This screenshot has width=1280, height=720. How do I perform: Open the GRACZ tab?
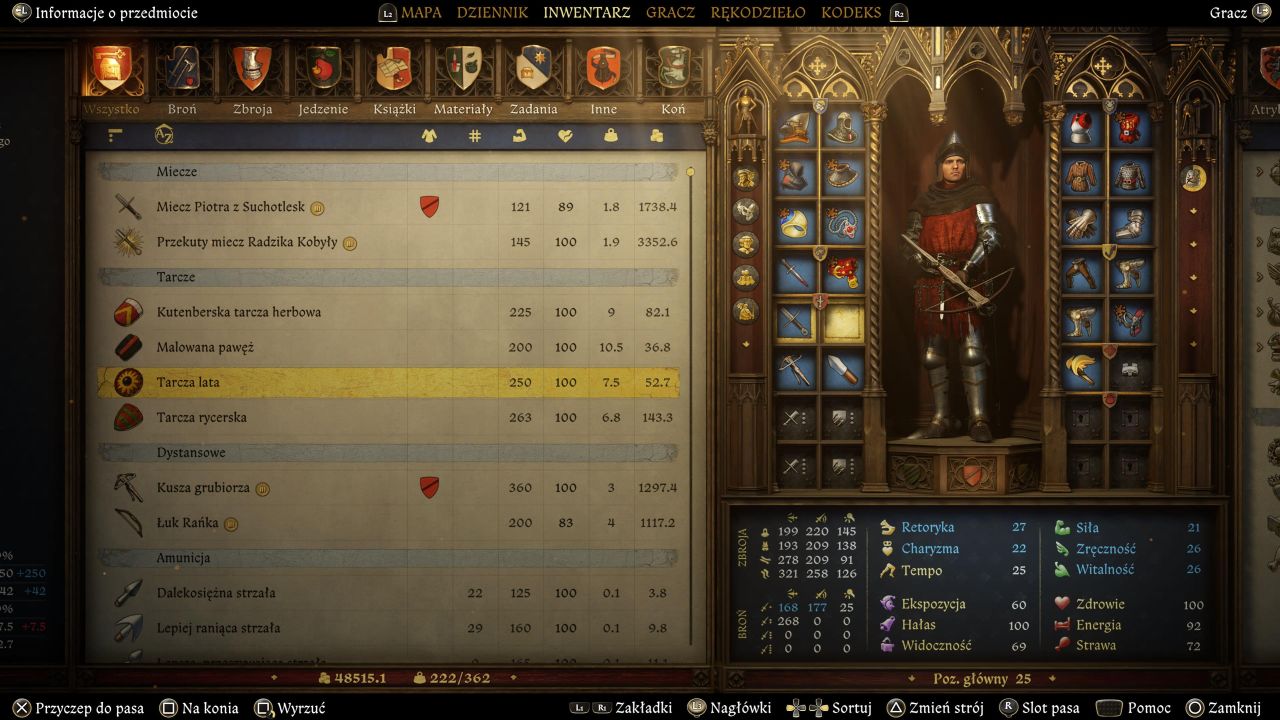click(x=670, y=13)
